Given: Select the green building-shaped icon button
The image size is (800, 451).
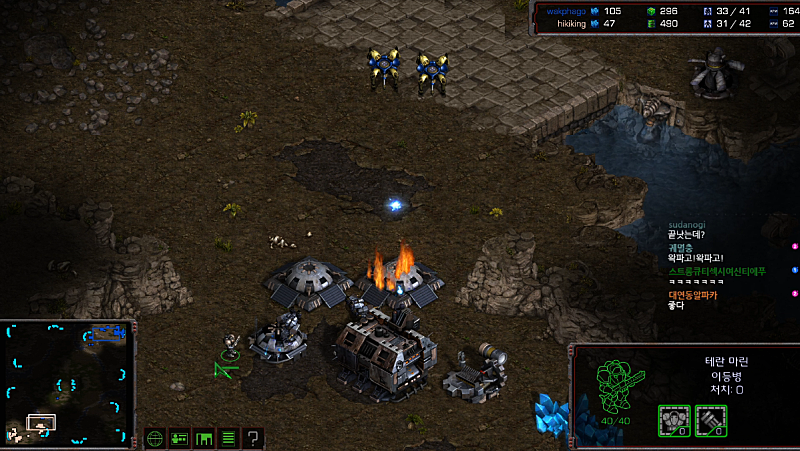Looking at the screenshot, I should (x=204, y=438).
